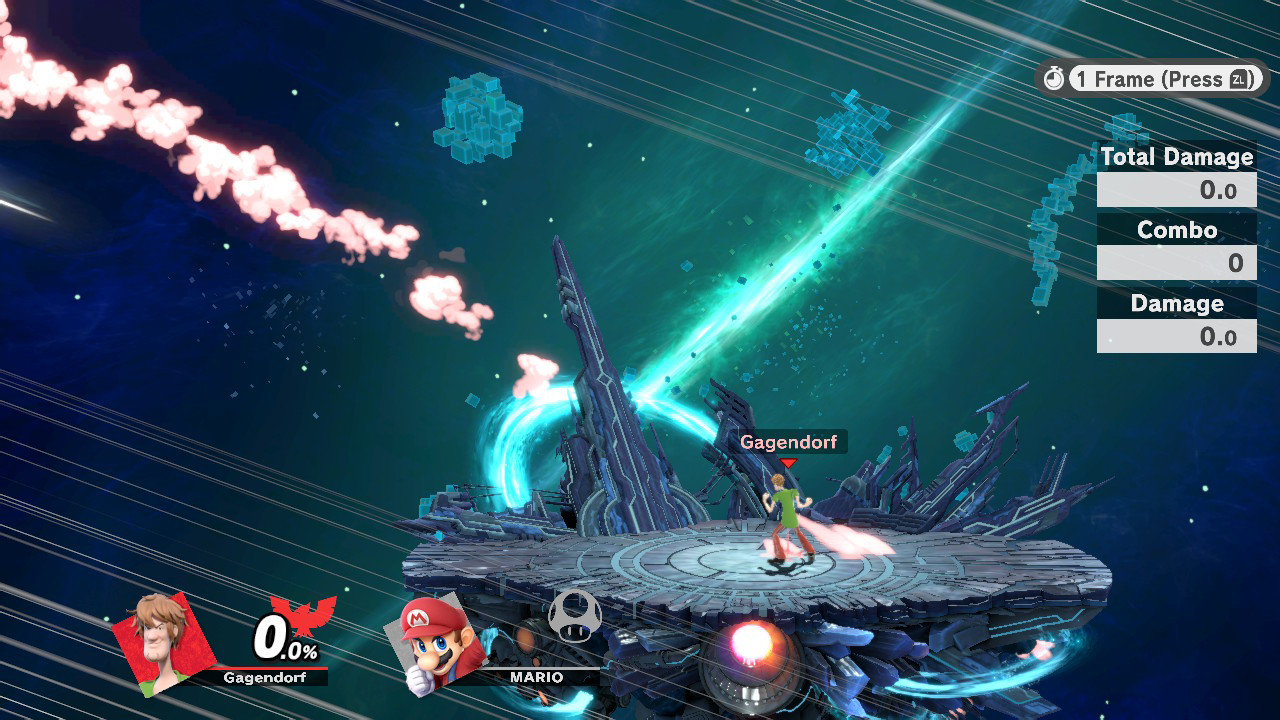Image resolution: width=1280 pixels, height=720 pixels.
Task: Select the glowing Smash Ball item
Action: click(753, 641)
